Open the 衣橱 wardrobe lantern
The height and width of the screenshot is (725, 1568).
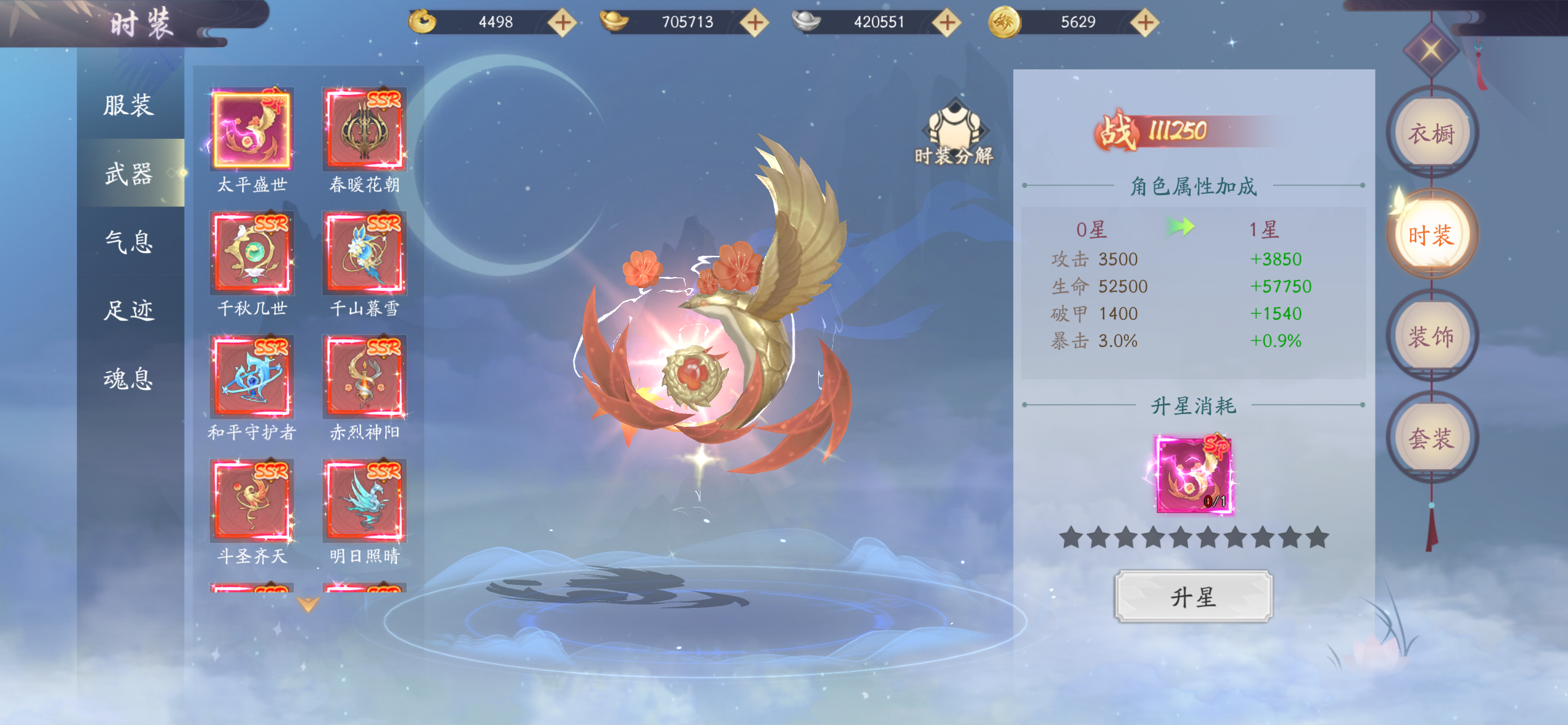point(1431,134)
